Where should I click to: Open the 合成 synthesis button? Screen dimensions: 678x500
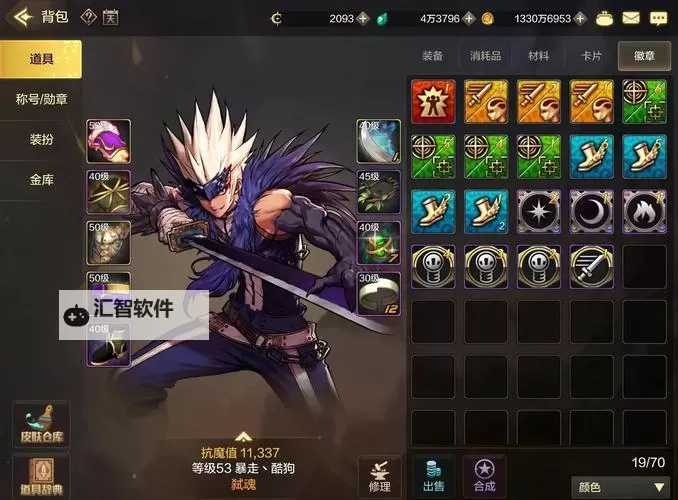tap(486, 475)
